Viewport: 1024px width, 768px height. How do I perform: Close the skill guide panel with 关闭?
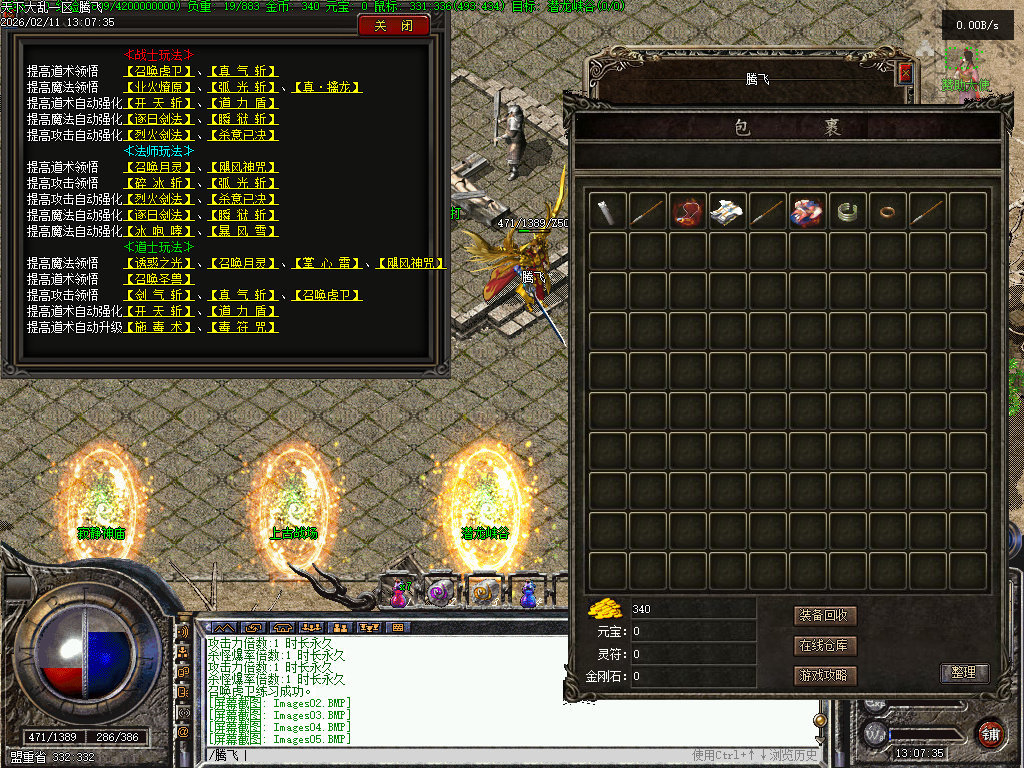coord(393,26)
